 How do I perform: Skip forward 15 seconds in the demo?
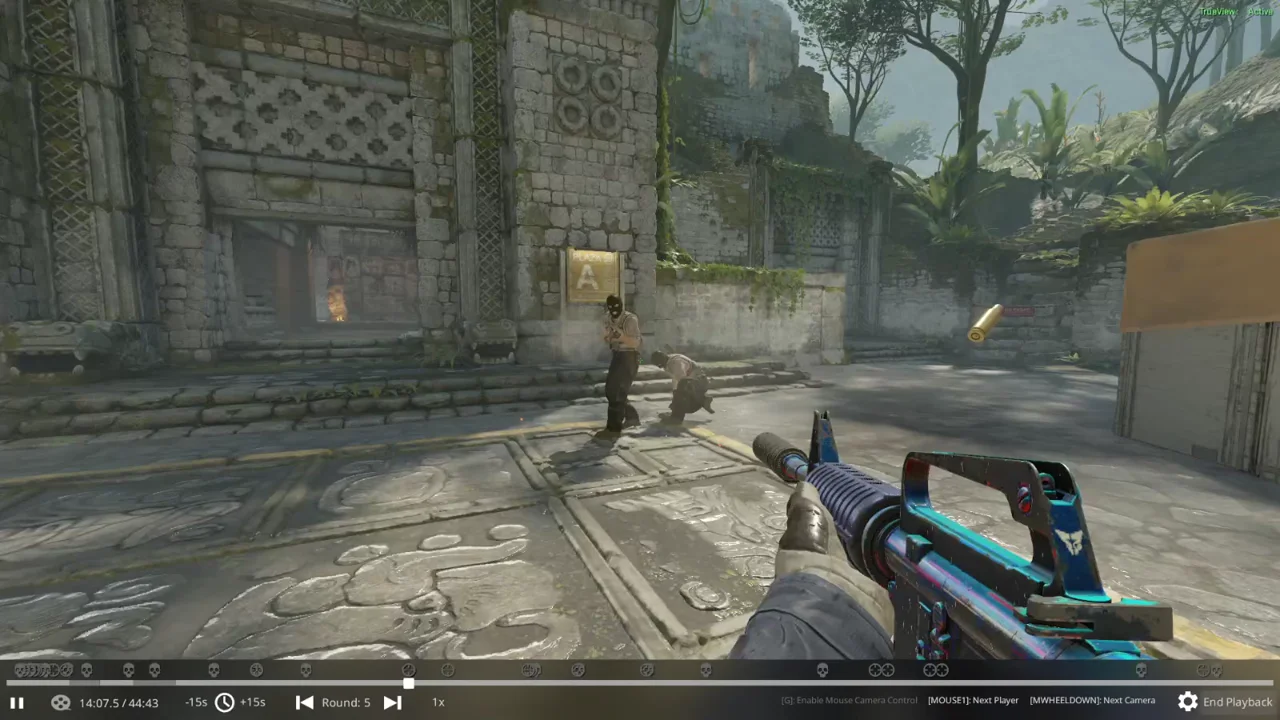(x=253, y=702)
